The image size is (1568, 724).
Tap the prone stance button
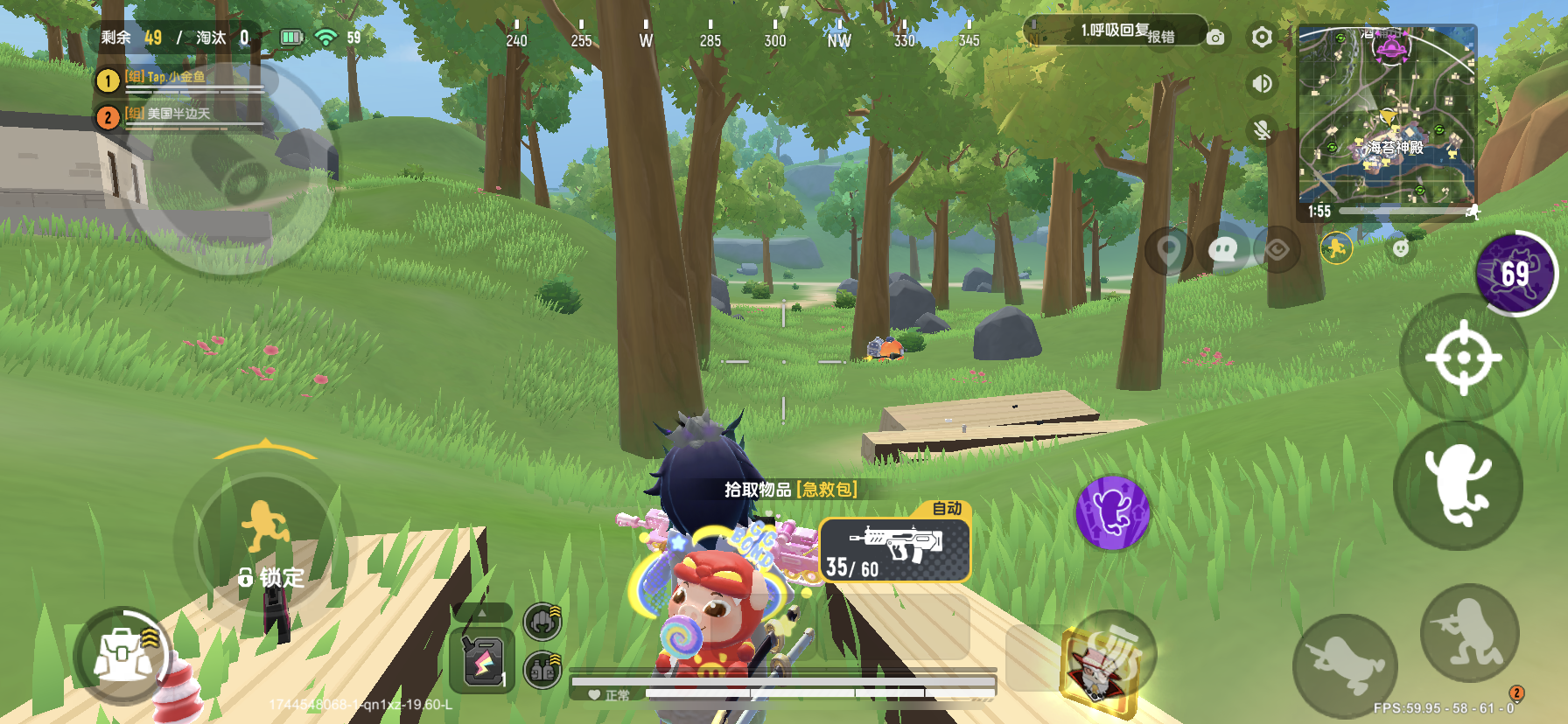(x=1345, y=666)
